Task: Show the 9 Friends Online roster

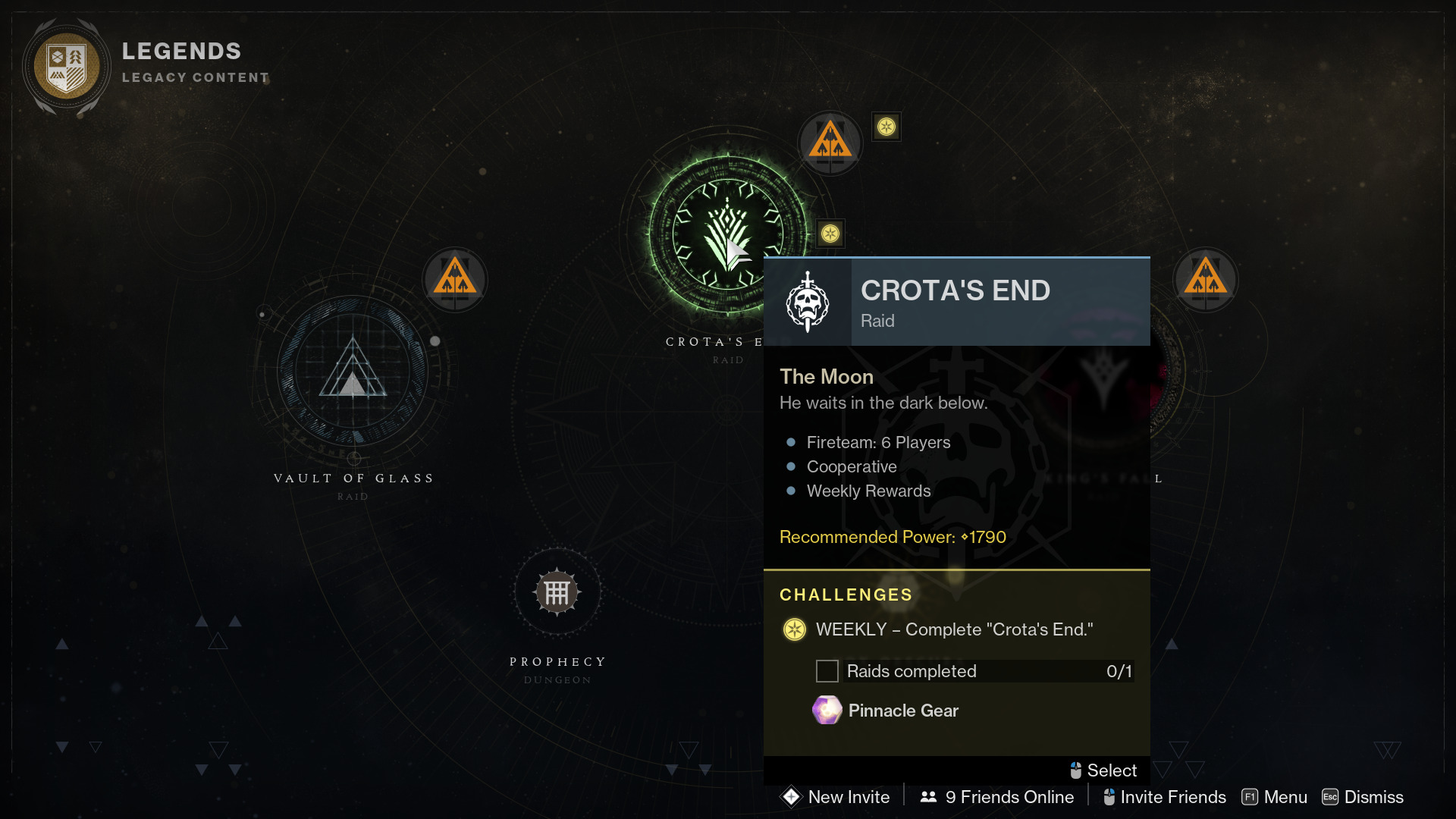Action: (997, 797)
